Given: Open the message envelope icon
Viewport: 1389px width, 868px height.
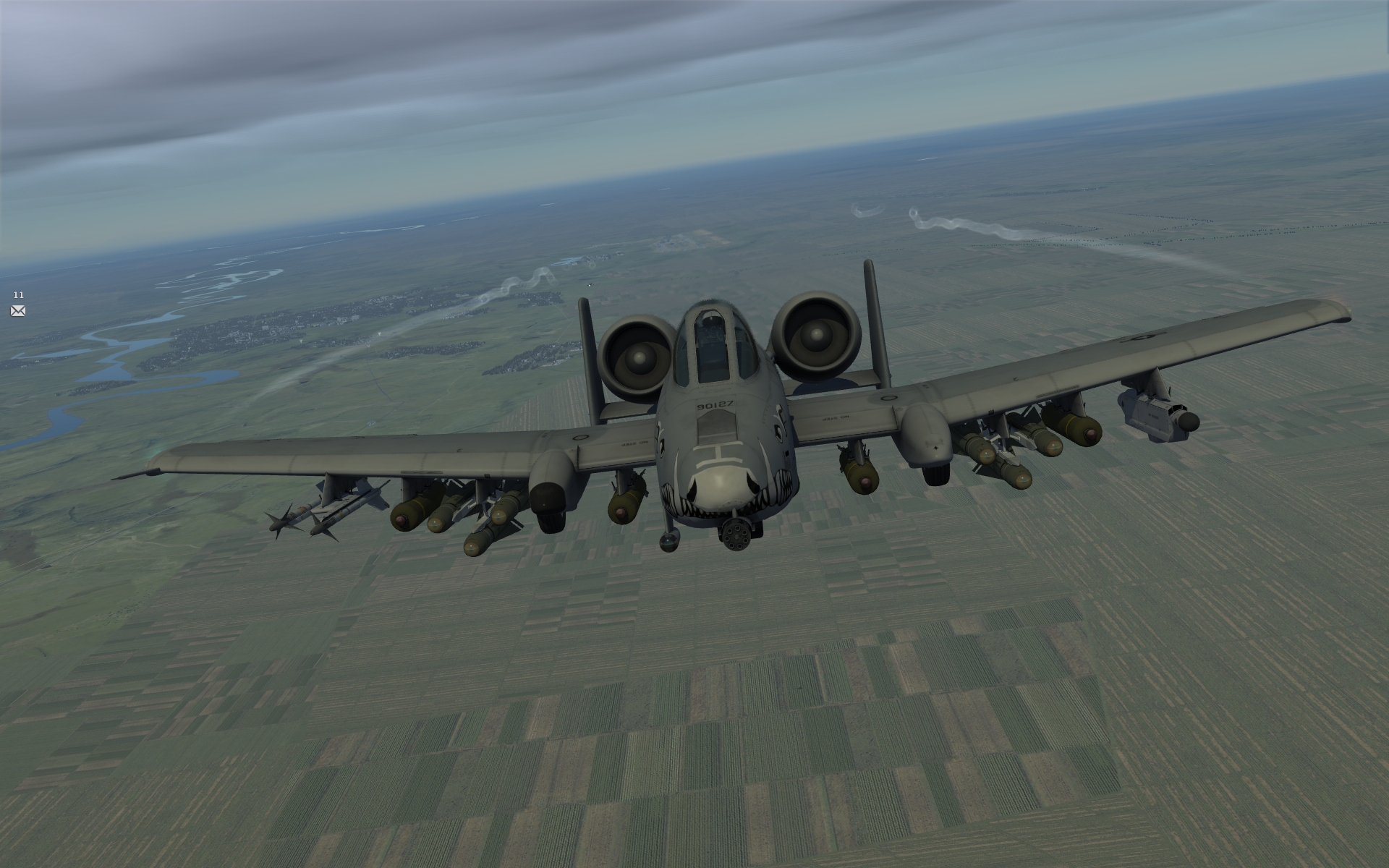Looking at the screenshot, I should (x=18, y=311).
